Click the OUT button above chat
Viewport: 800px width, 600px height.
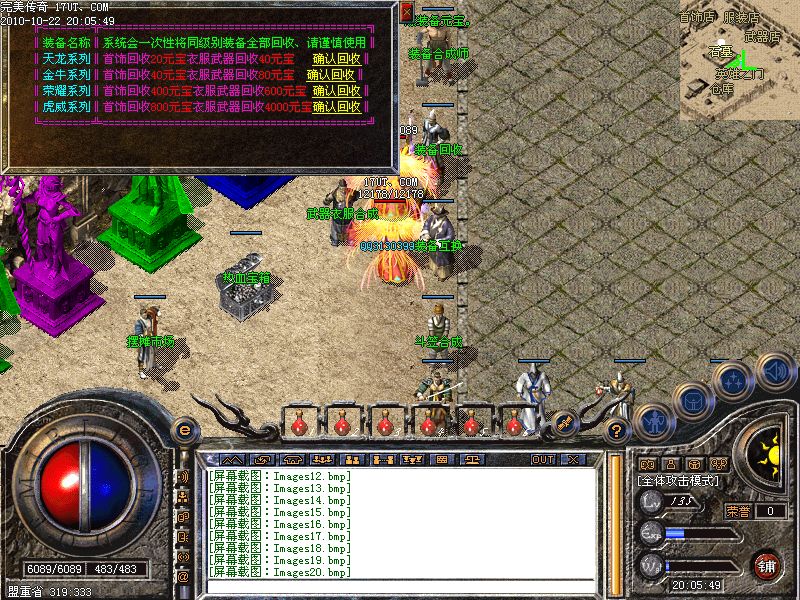(542, 459)
